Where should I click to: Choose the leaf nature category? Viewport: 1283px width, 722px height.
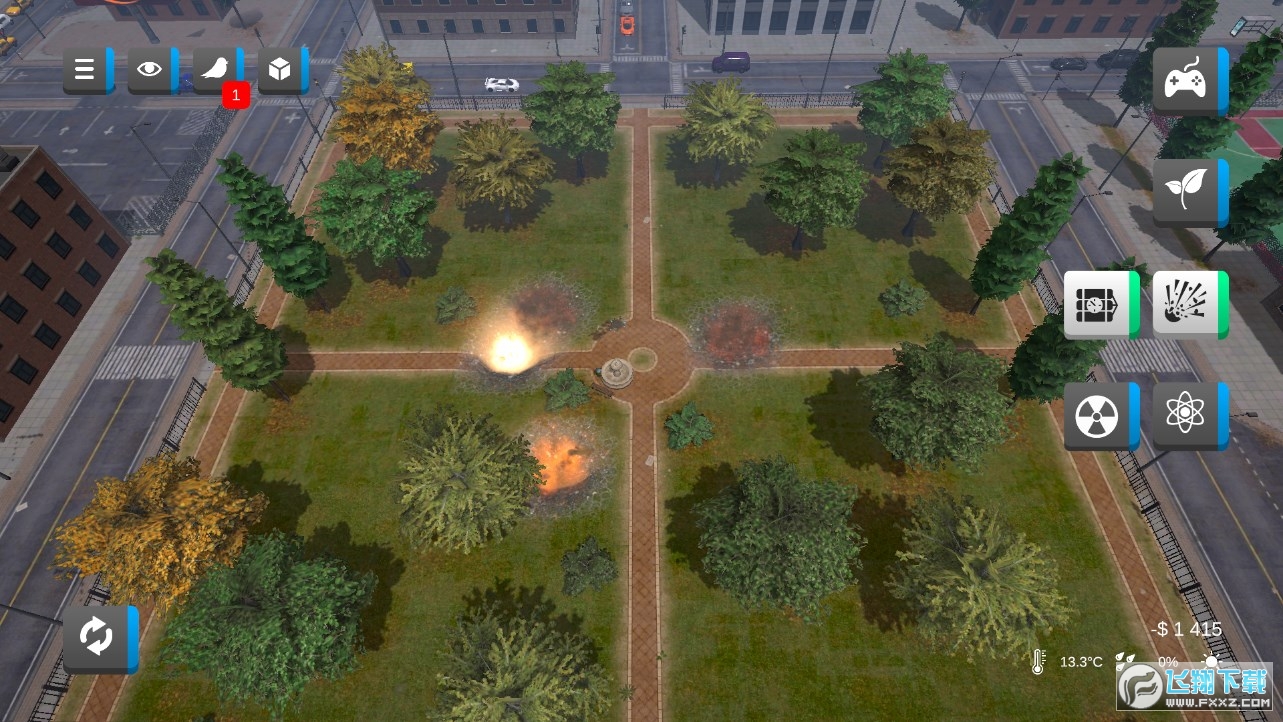tap(1187, 191)
